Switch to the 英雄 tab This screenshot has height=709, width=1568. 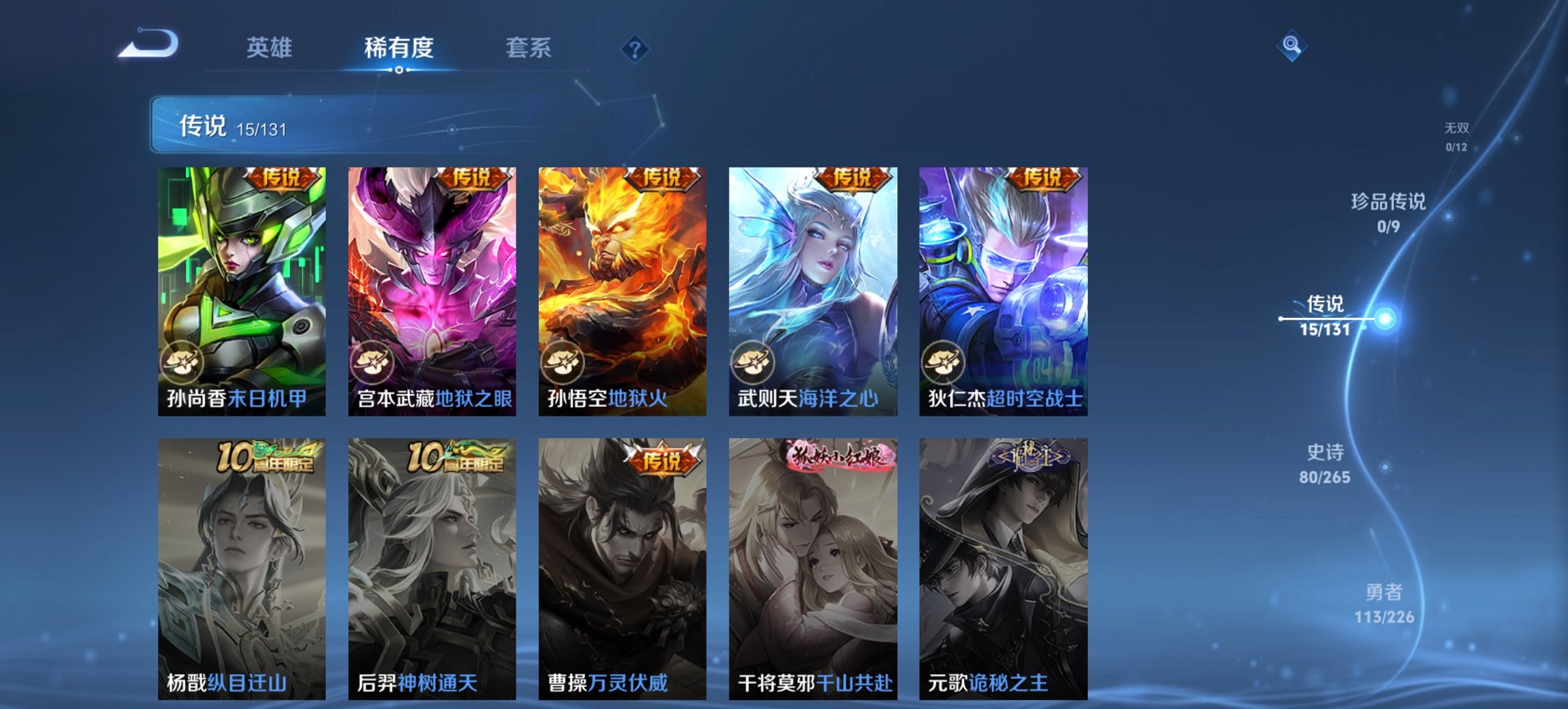[x=271, y=48]
